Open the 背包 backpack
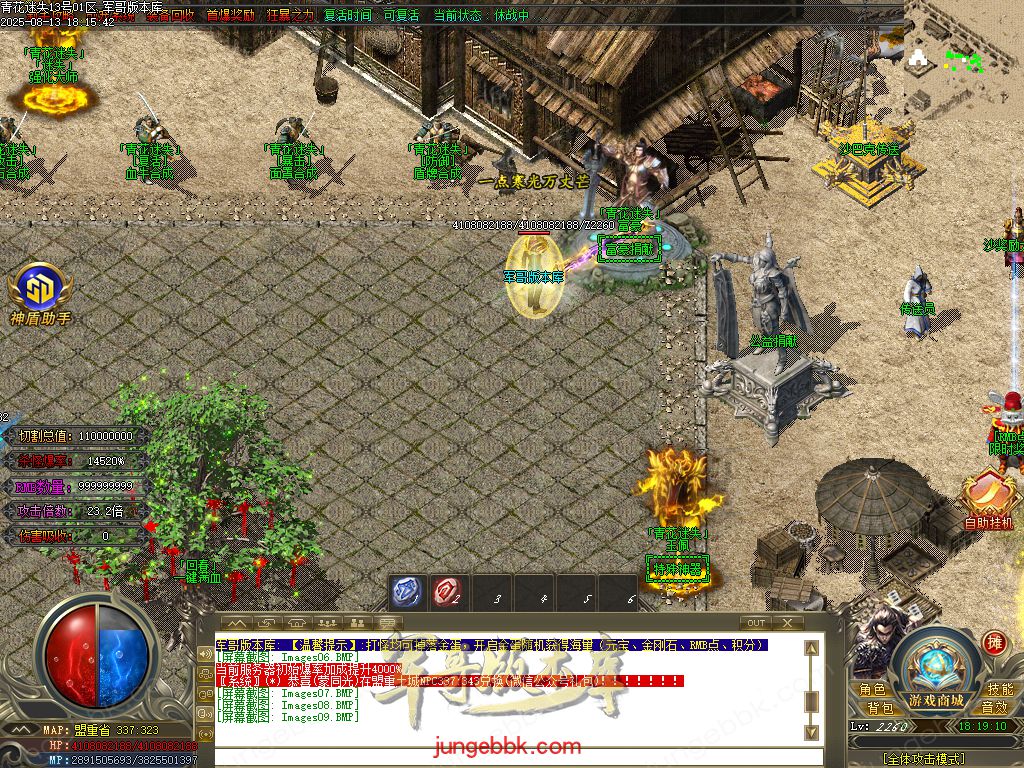1024x768 pixels. [x=880, y=707]
